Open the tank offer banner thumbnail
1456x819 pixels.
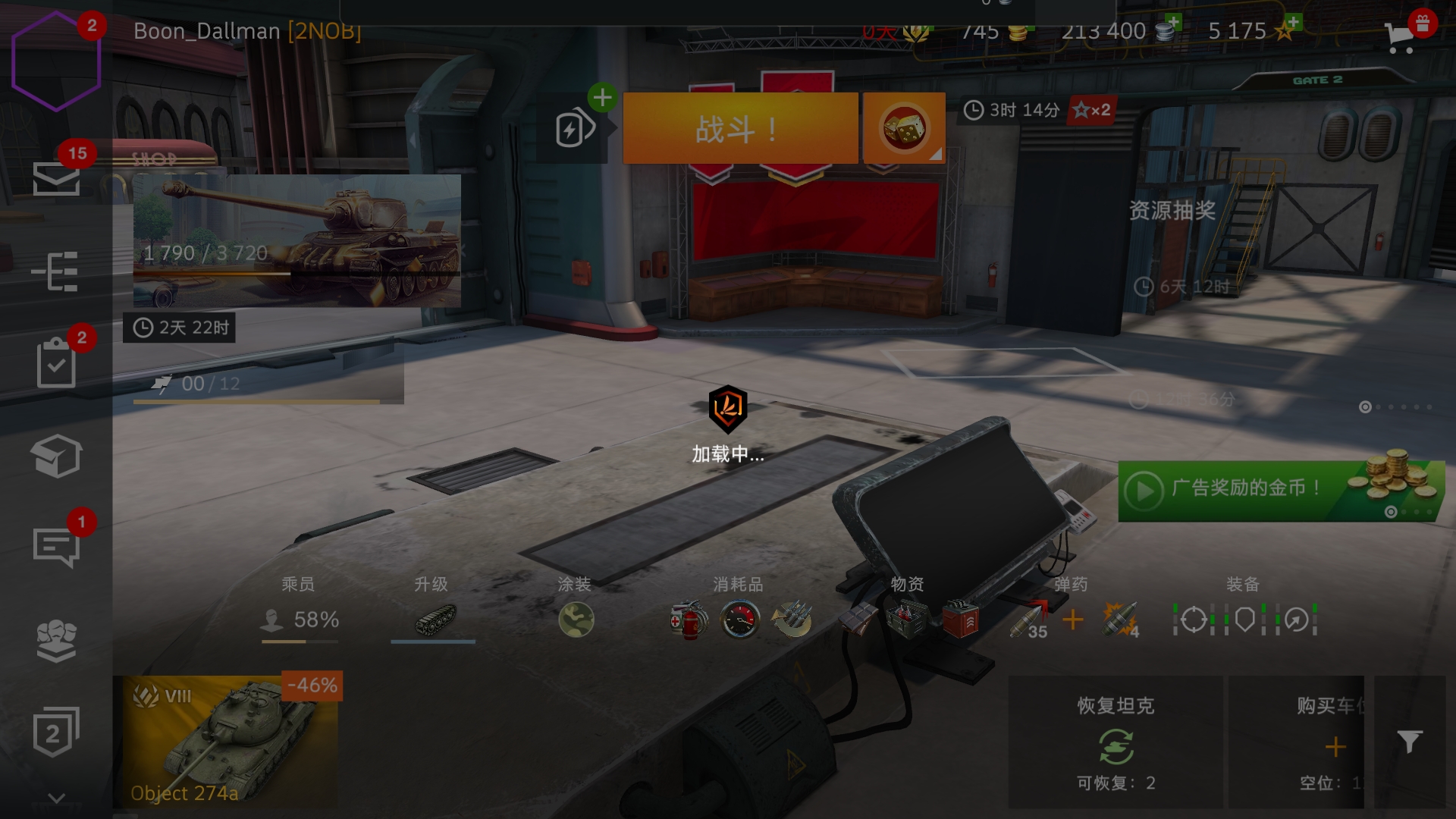pos(297,240)
